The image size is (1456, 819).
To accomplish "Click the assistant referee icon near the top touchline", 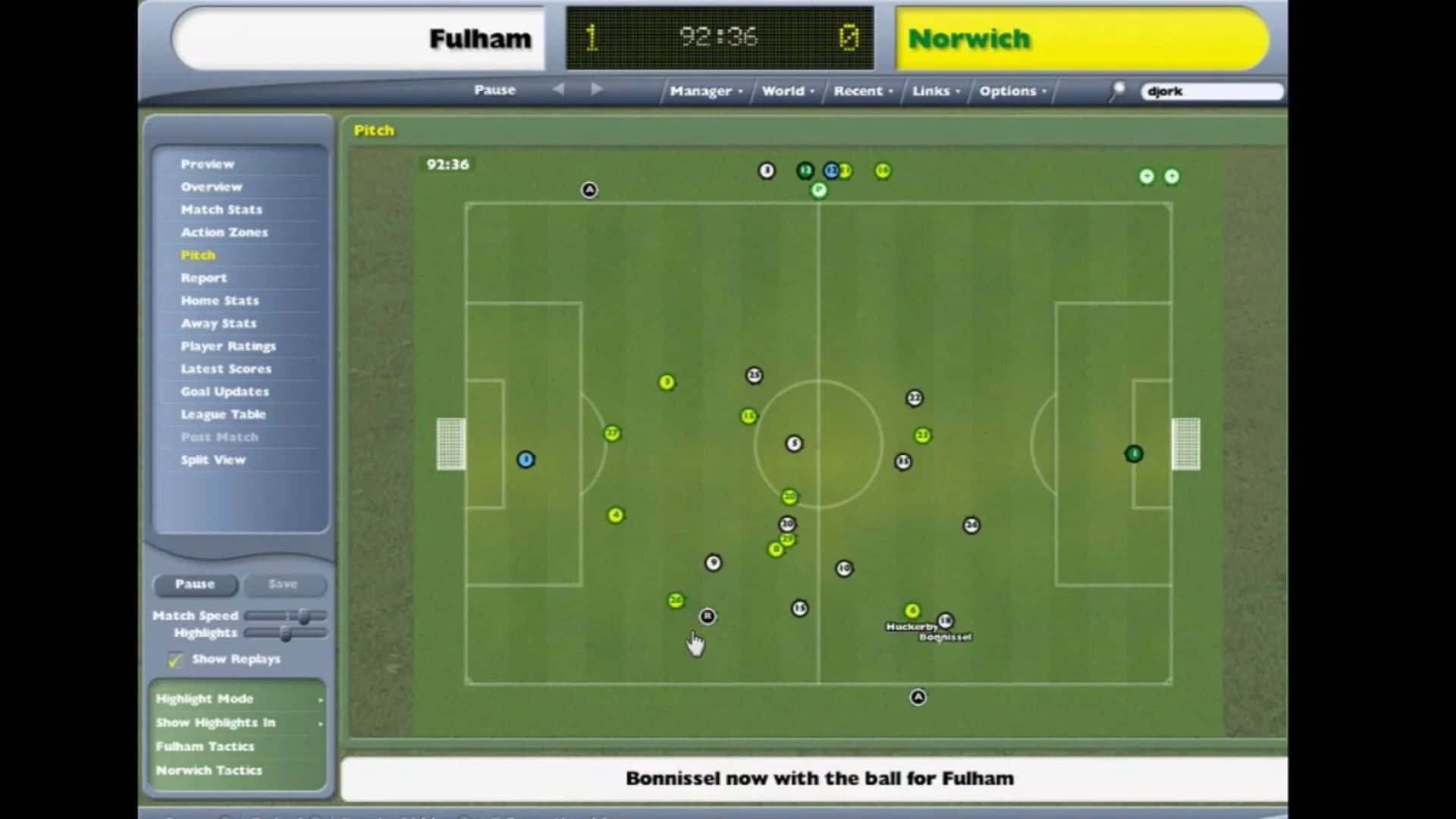I will click(589, 190).
